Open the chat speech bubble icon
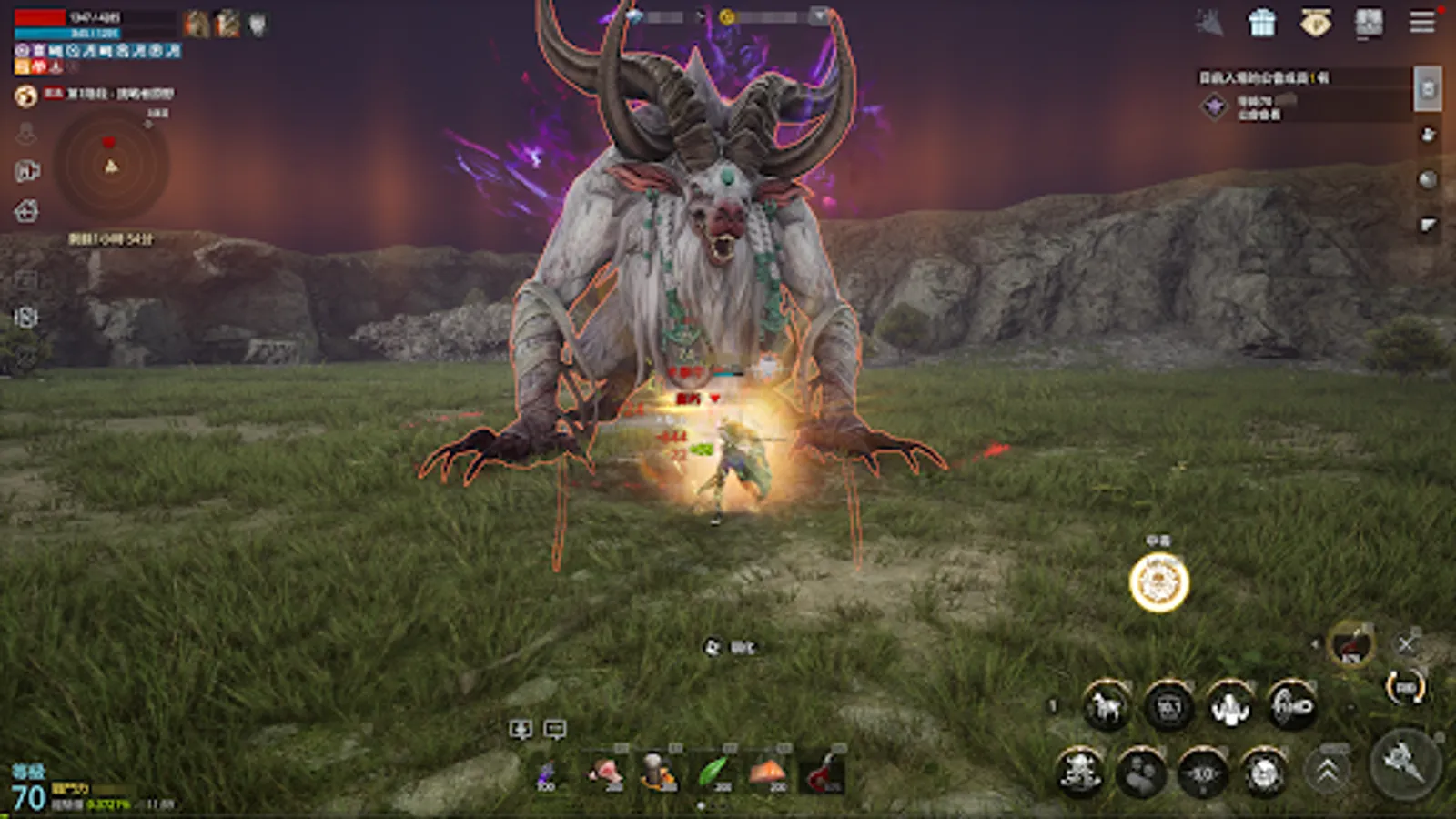 (554, 729)
